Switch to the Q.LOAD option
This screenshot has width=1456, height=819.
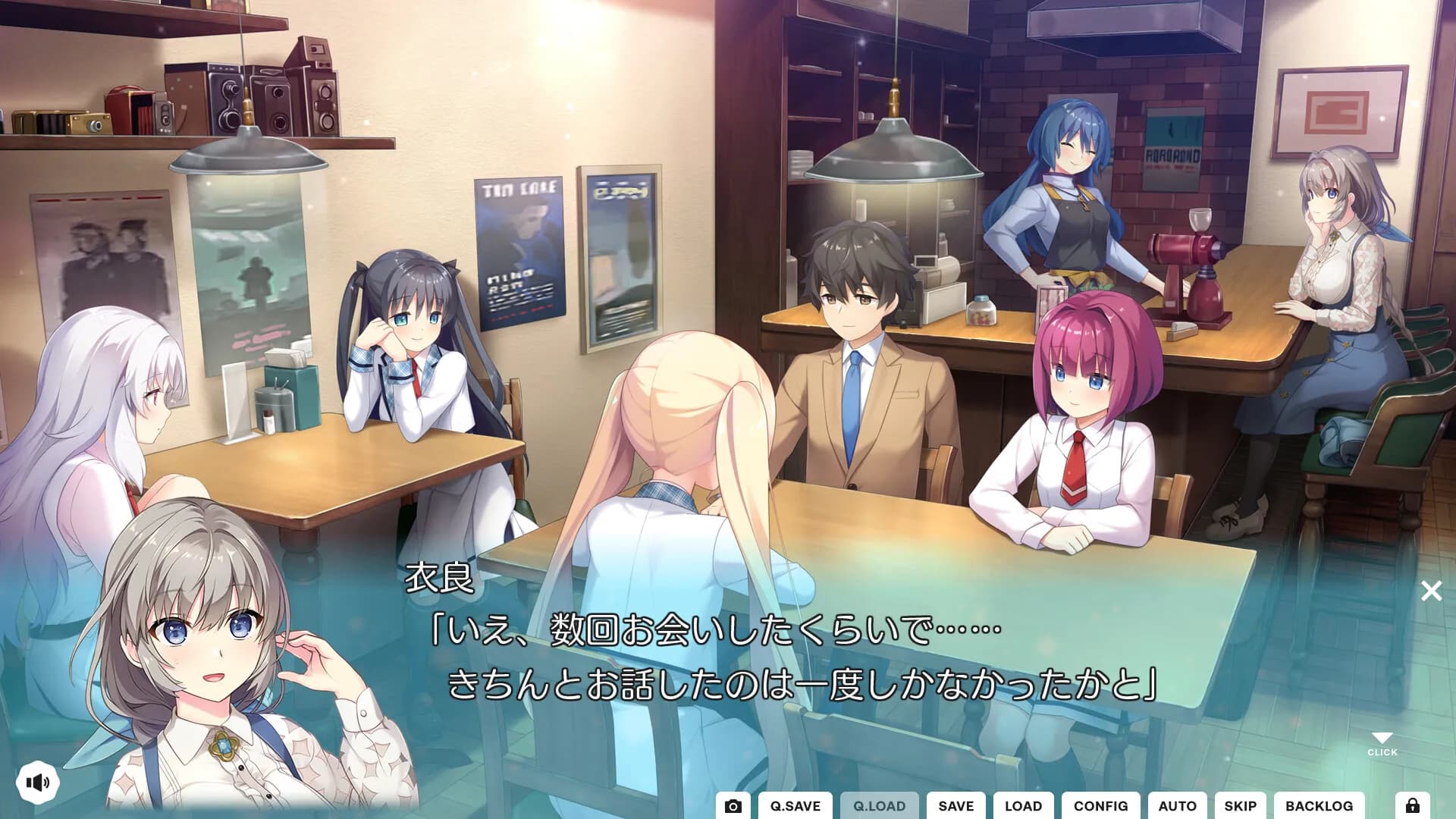coord(881,805)
